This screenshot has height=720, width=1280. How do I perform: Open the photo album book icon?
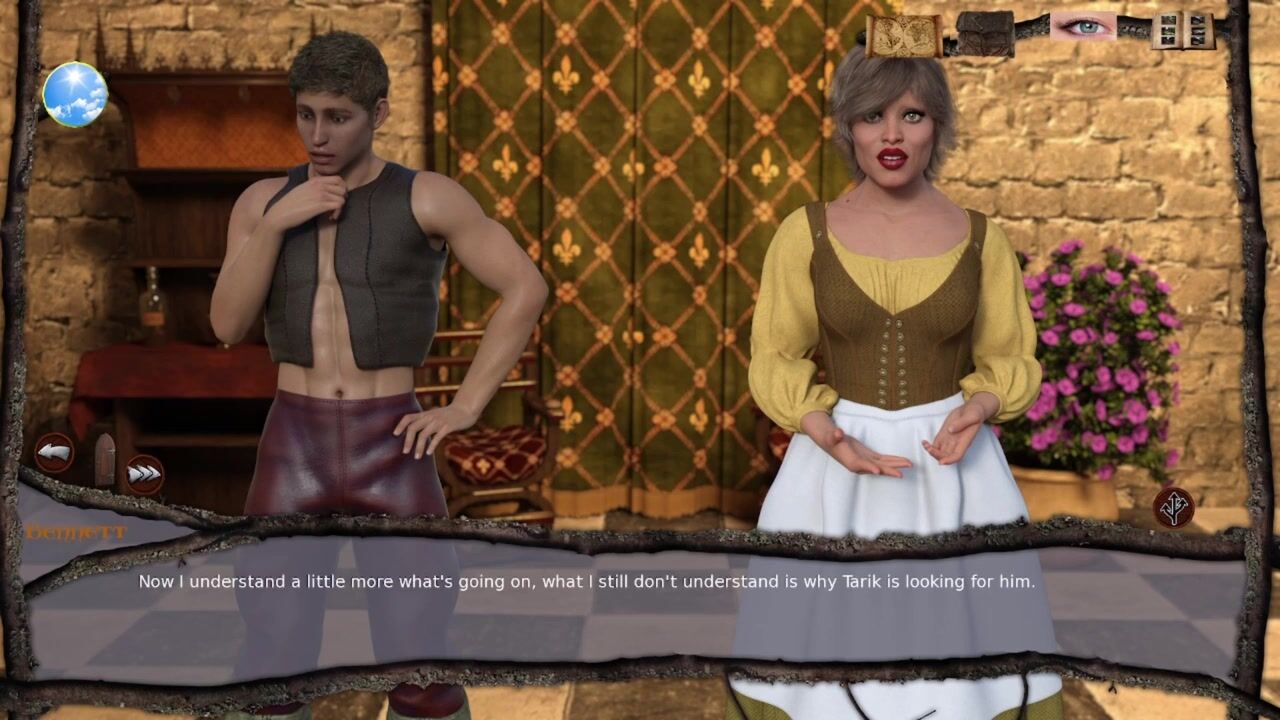1181,31
